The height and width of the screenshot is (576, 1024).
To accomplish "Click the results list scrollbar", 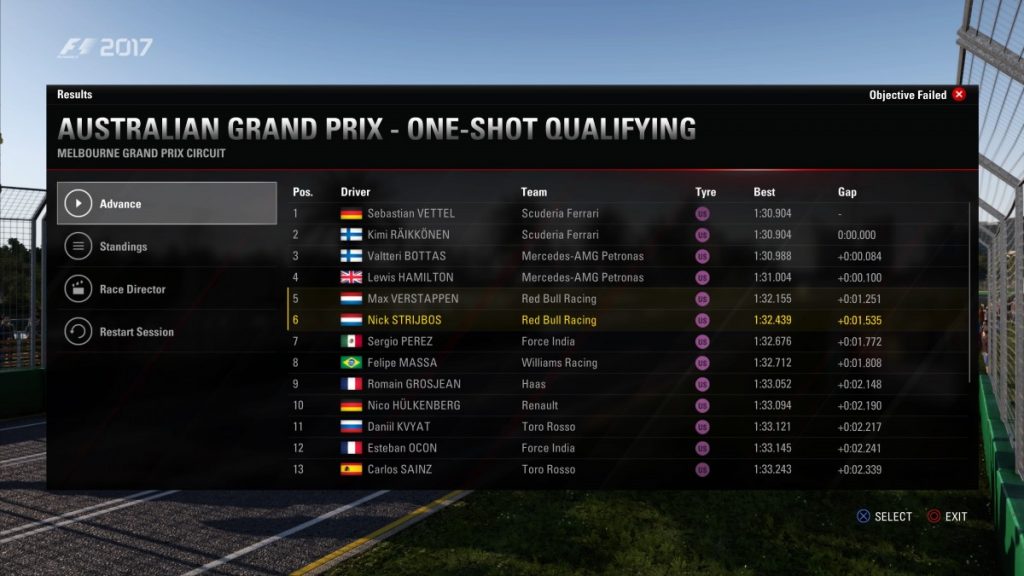I will click(x=970, y=292).
